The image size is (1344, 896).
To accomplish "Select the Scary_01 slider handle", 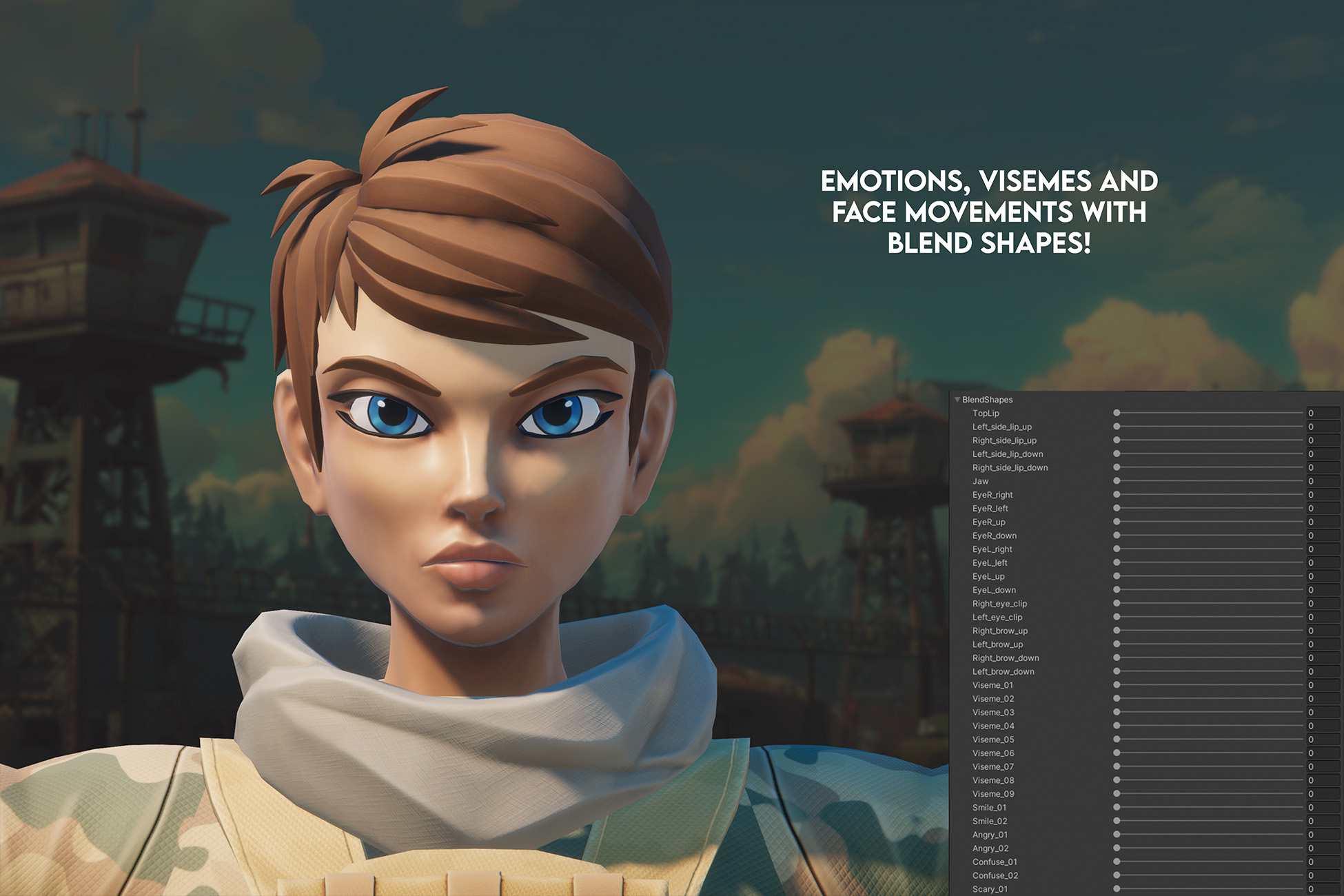I will pyautogui.click(x=1117, y=889).
